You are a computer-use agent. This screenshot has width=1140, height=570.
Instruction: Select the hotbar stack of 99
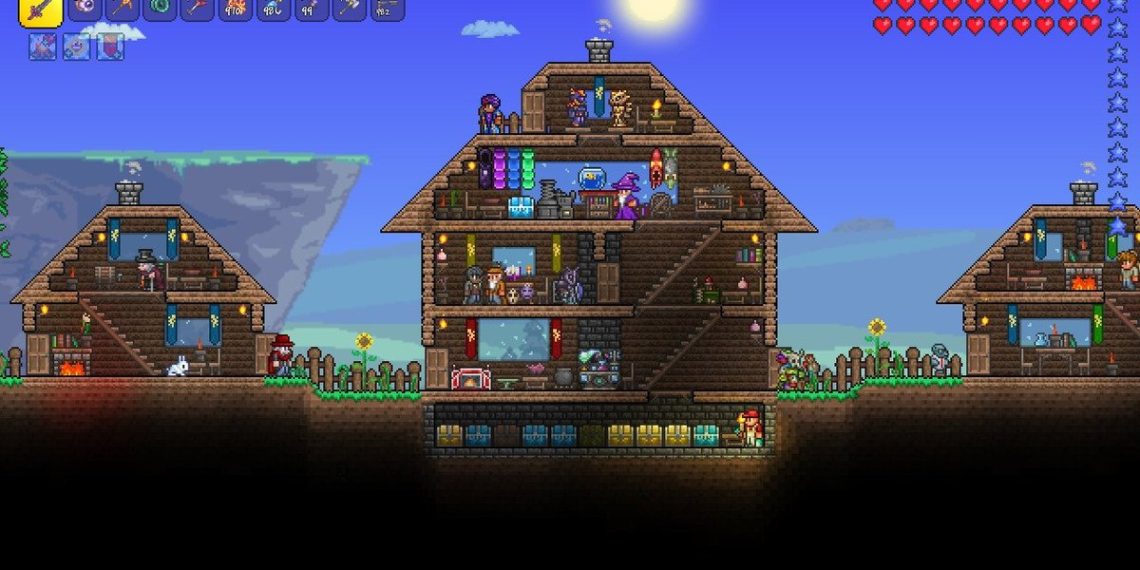311,8
